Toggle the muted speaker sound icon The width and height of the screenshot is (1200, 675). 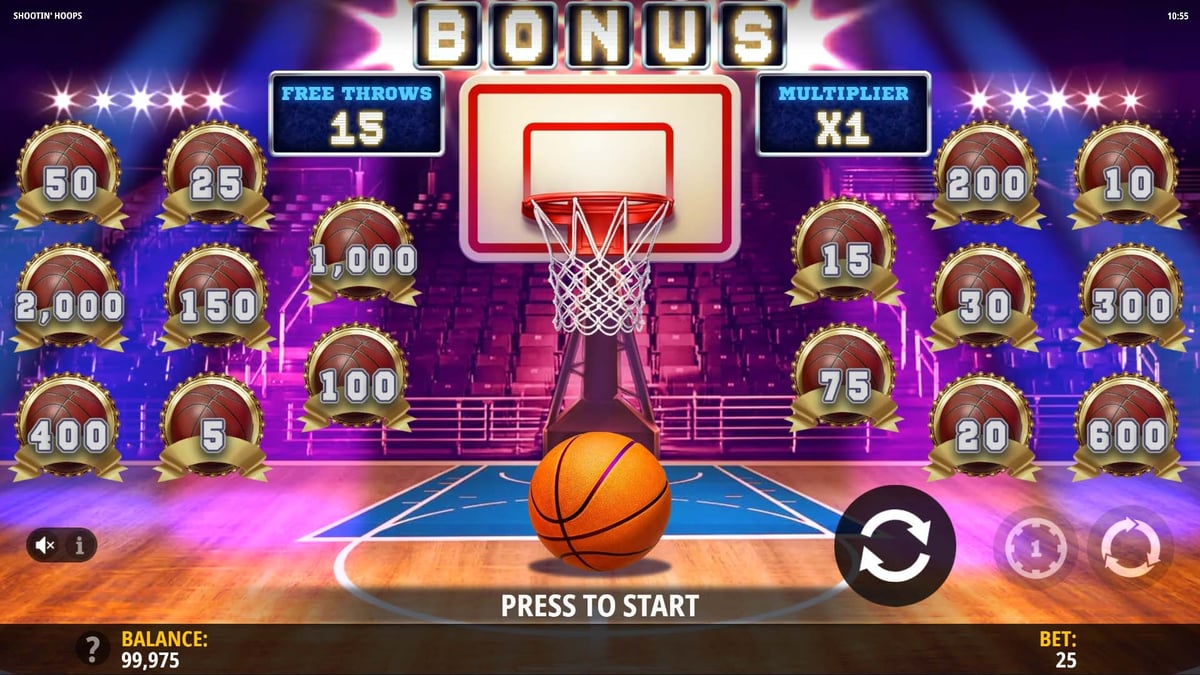[45, 545]
